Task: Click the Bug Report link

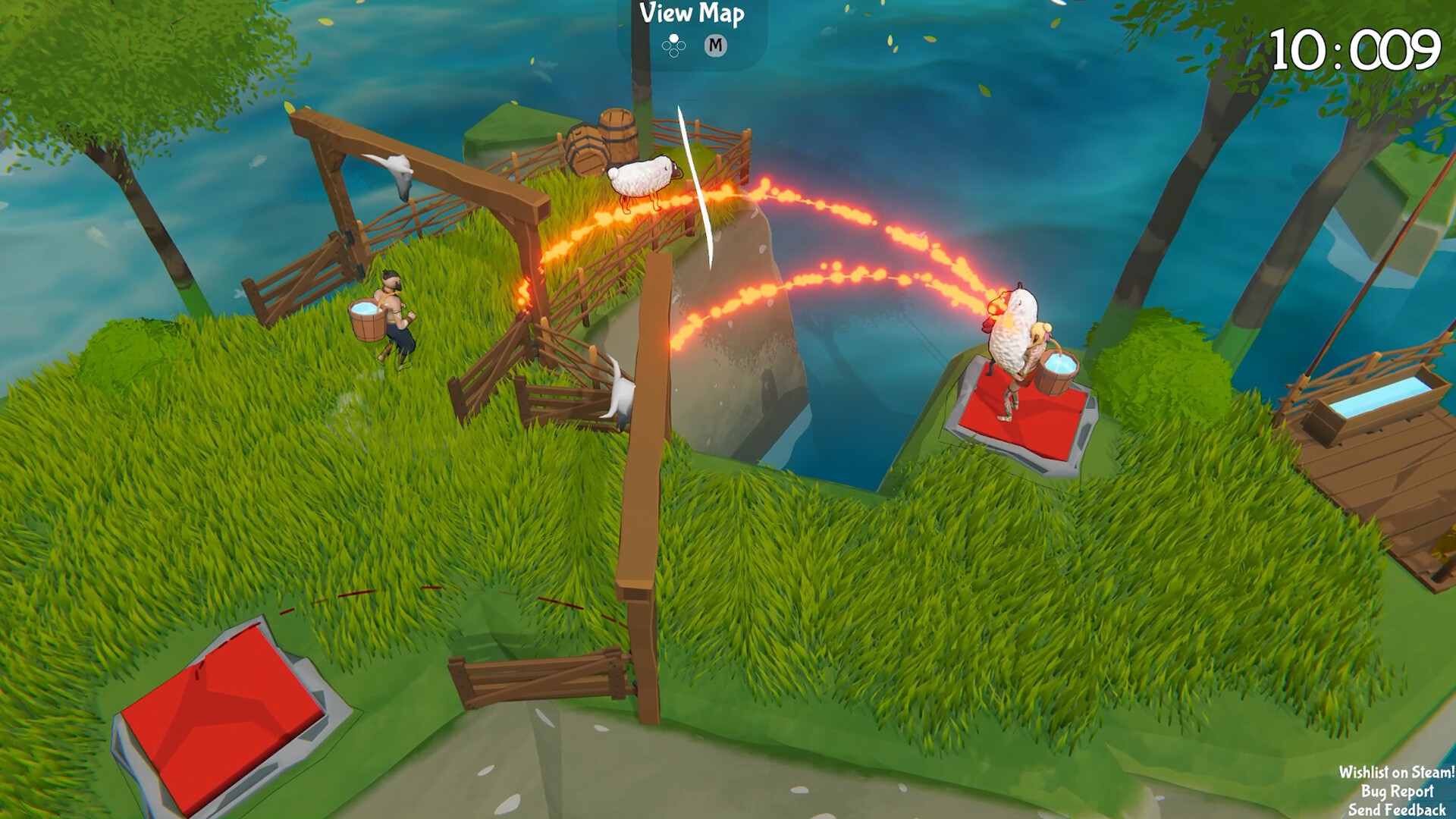Action: pyautogui.click(x=1398, y=792)
